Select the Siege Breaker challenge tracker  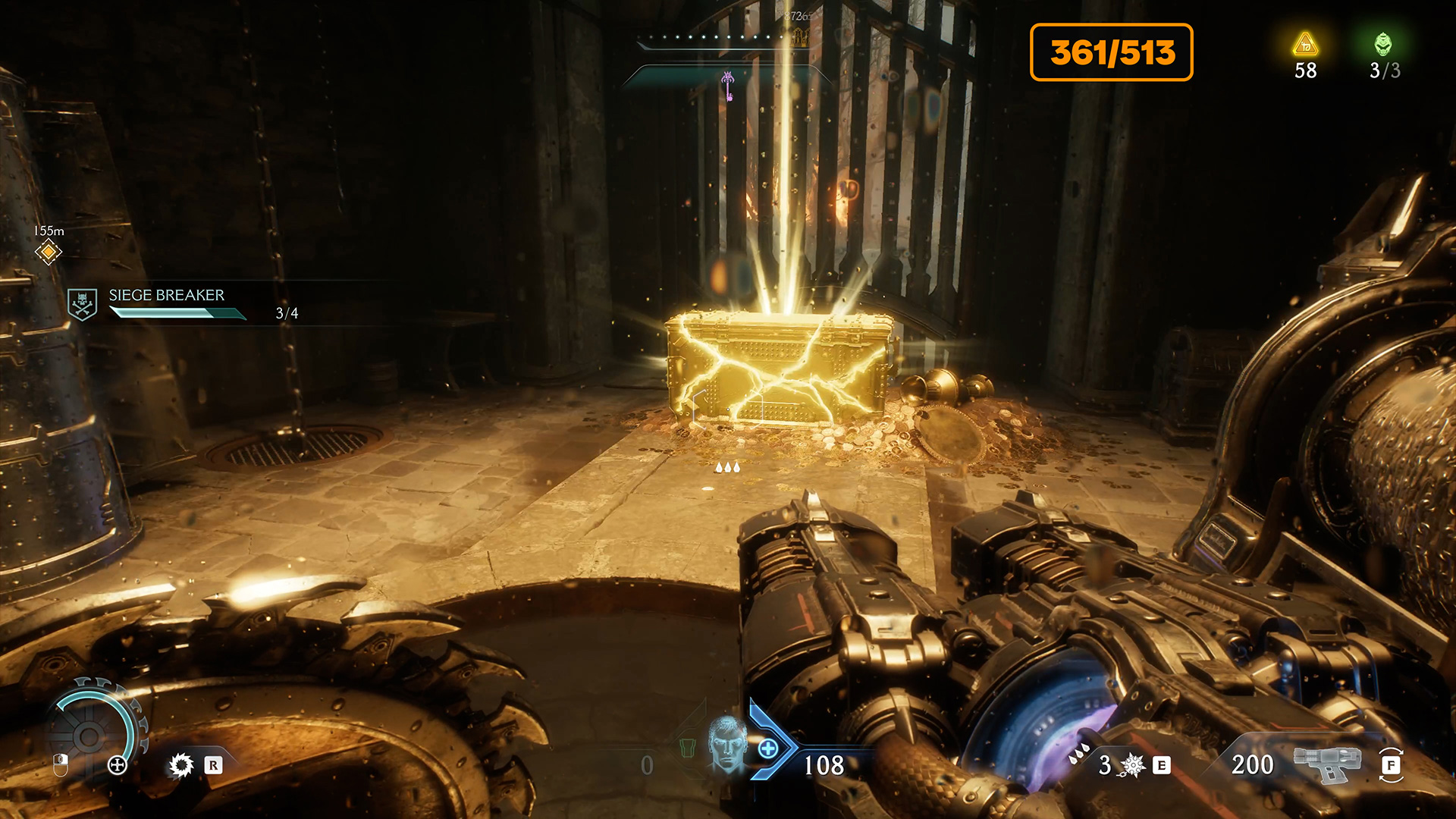167,303
